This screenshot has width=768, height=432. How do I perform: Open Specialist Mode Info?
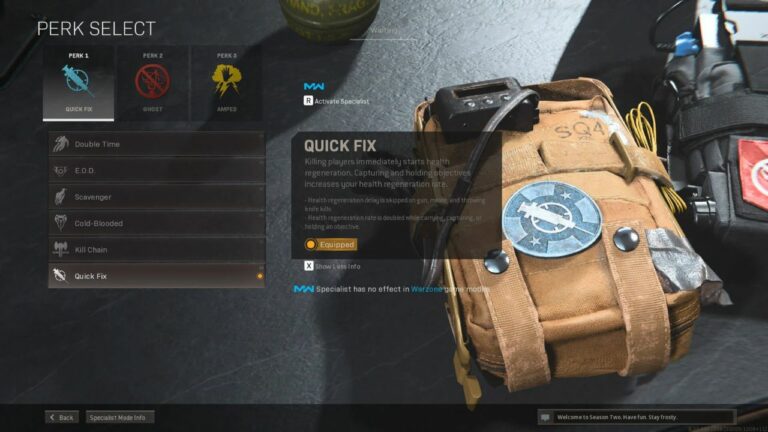(x=119, y=417)
